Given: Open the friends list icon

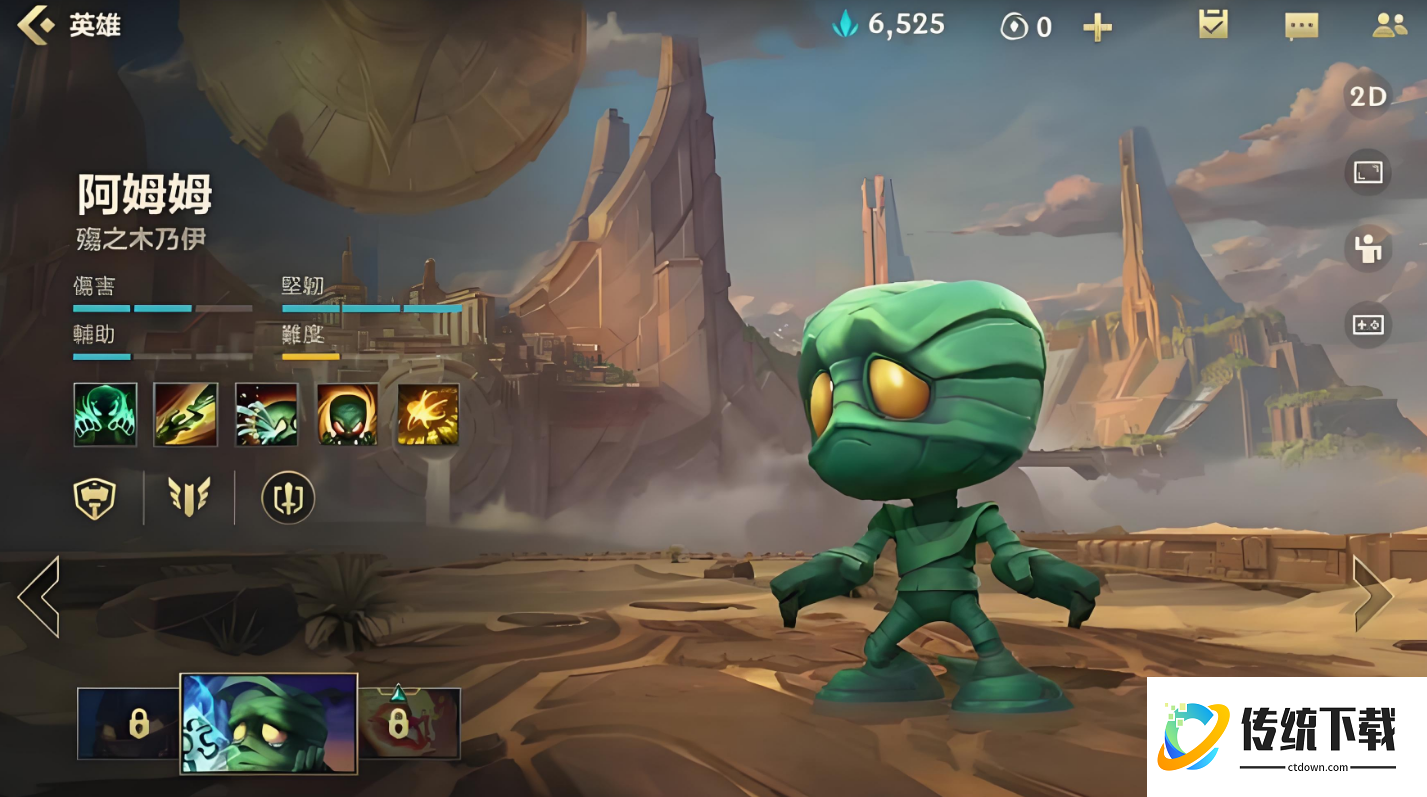Looking at the screenshot, I should (1389, 26).
